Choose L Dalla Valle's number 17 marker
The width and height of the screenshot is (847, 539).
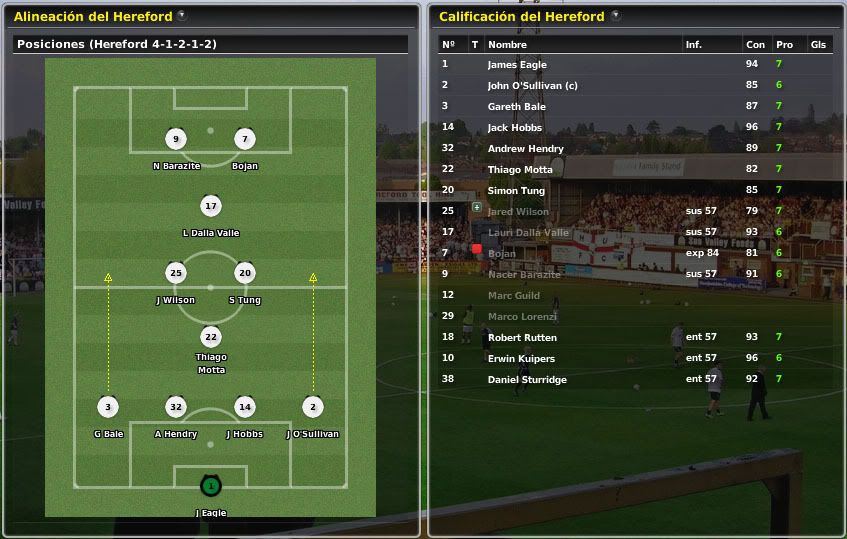tap(210, 207)
